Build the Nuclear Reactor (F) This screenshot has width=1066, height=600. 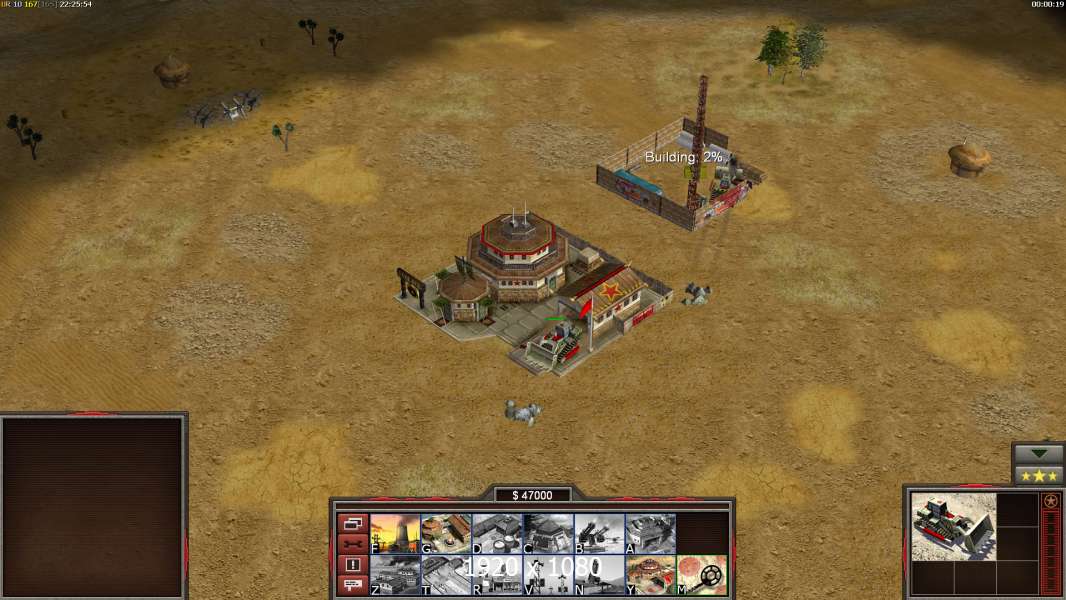pyautogui.click(x=395, y=534)
